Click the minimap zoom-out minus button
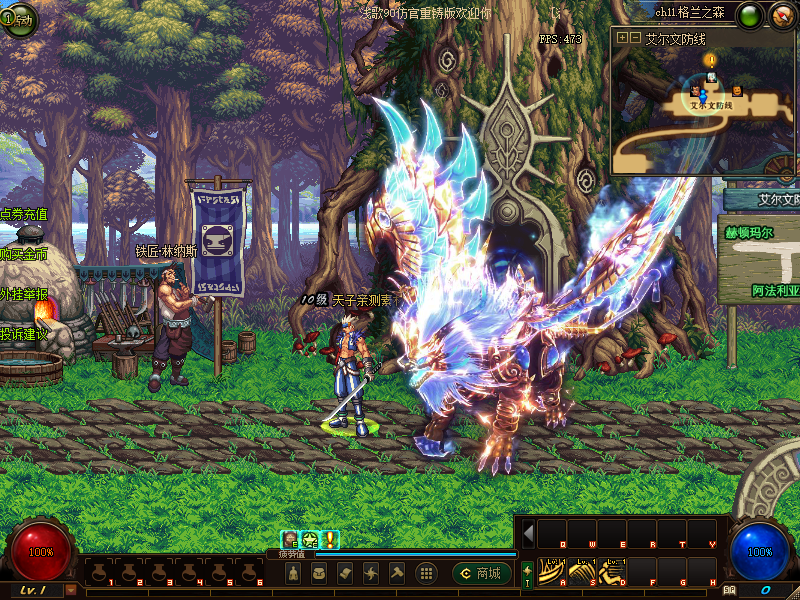The image size is (800, 600). coord(634,38)
